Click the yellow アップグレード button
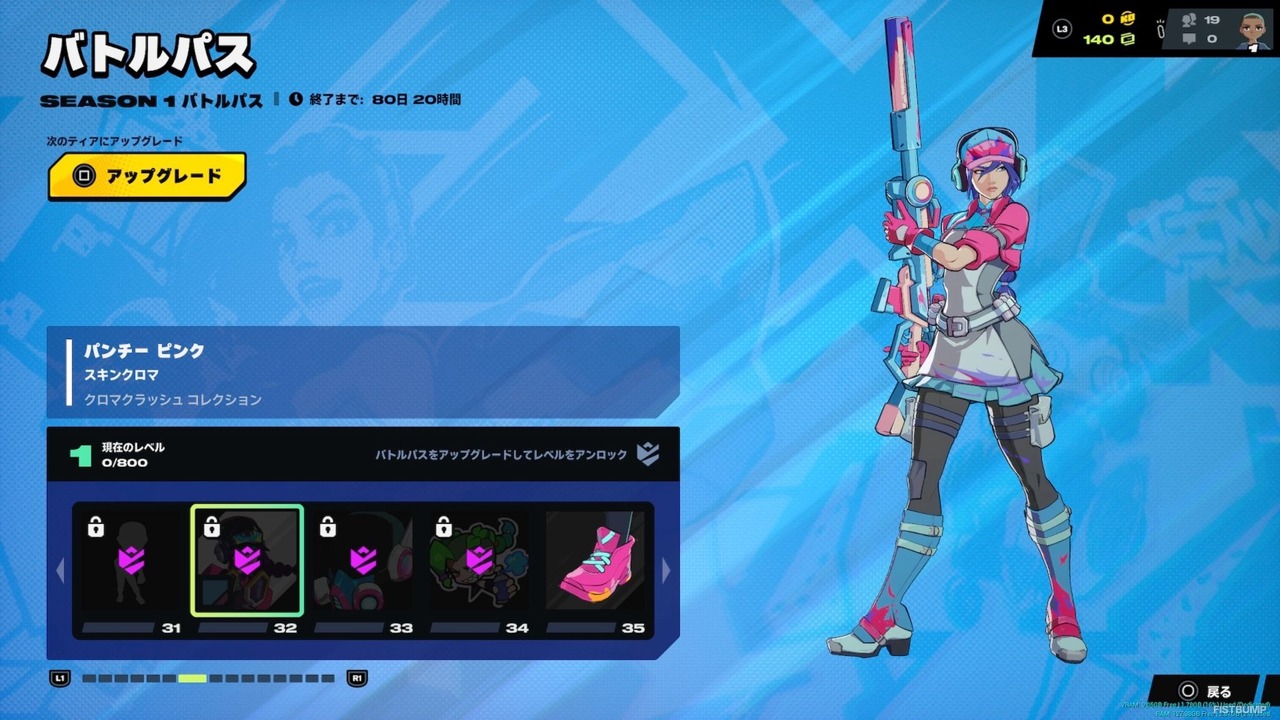The height and width of the screenshot is (720, 1280). pos(147,177)
